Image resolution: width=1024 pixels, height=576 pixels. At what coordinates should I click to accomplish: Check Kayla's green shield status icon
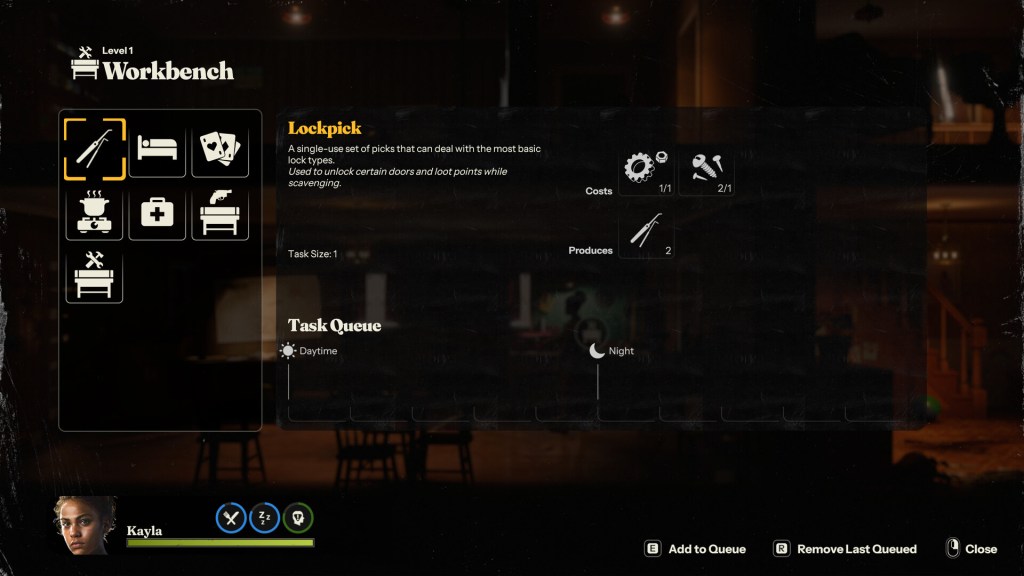298,517
